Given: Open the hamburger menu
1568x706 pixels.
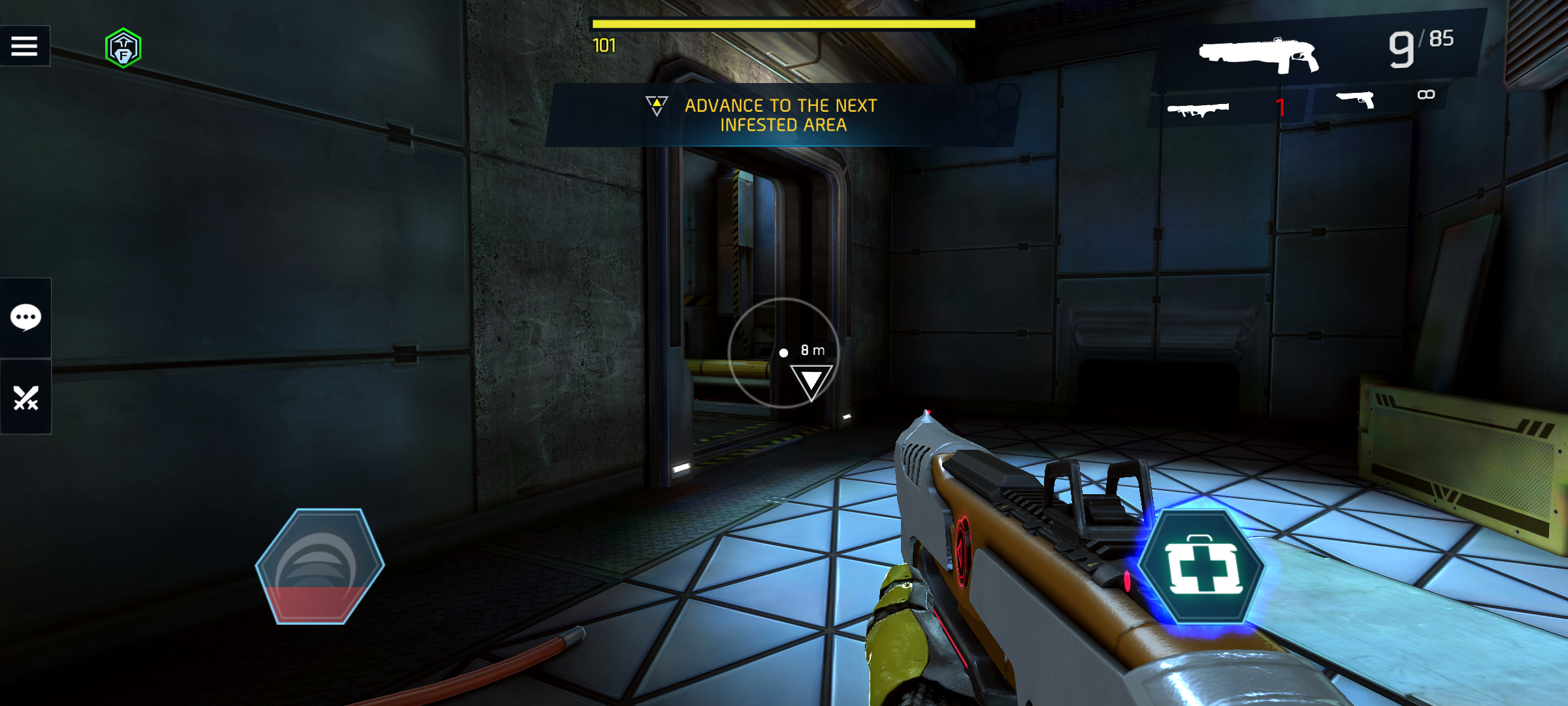Looking at the screenshot, I should click(25, 46).
